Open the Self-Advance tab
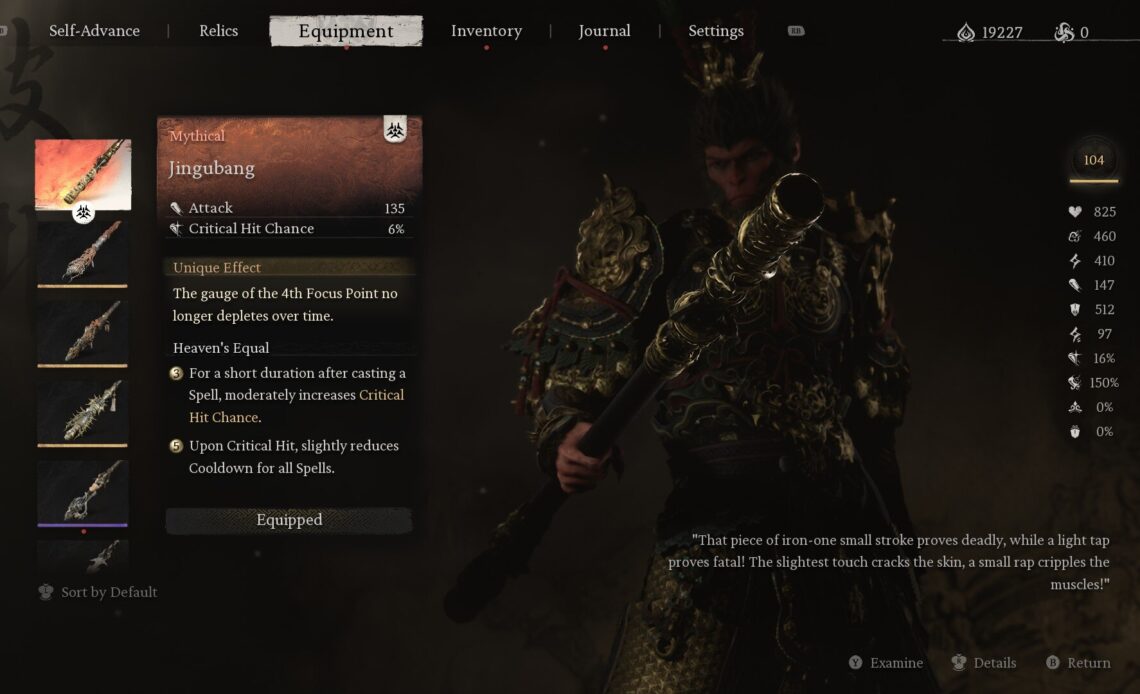This screenshot has width=1140, height=694. pos(95,31)
